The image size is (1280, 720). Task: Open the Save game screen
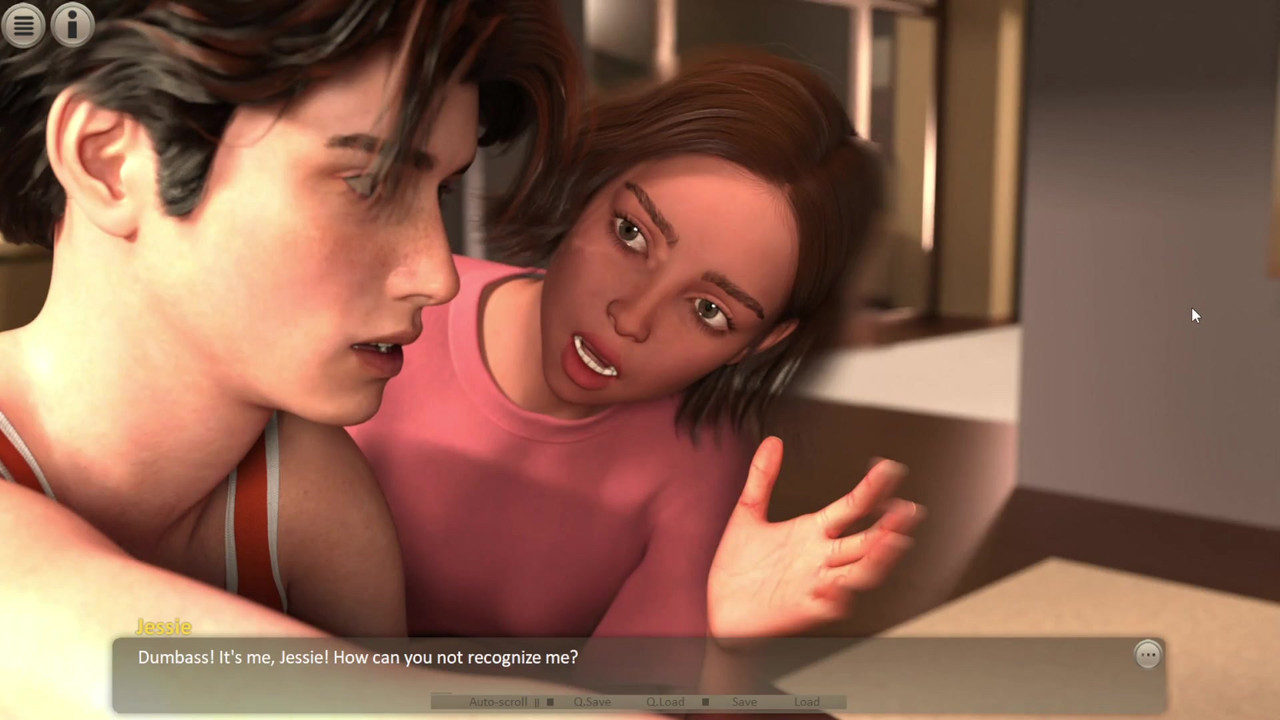[744, 702]
